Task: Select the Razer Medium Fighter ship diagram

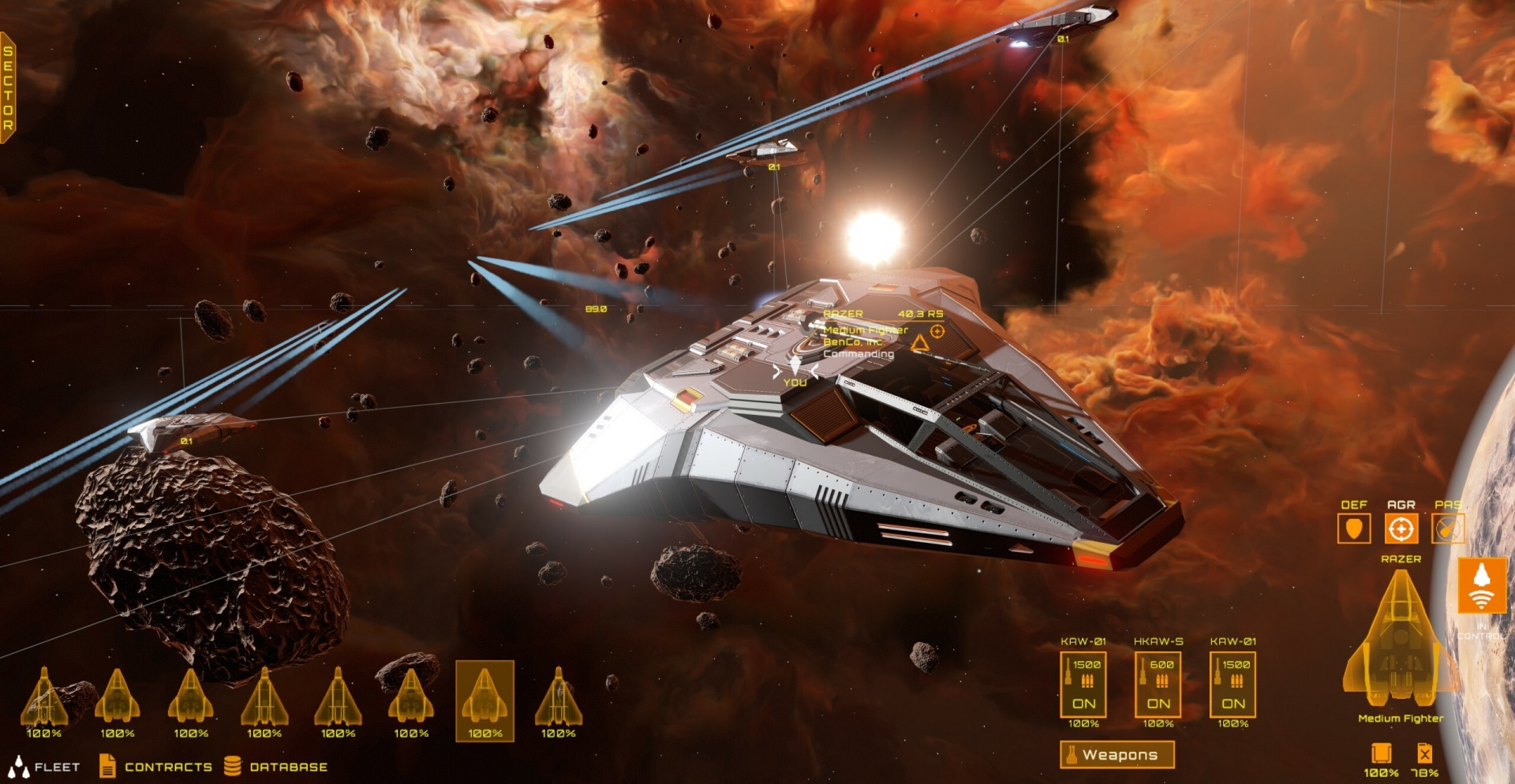Action: tap(1400, 640)
